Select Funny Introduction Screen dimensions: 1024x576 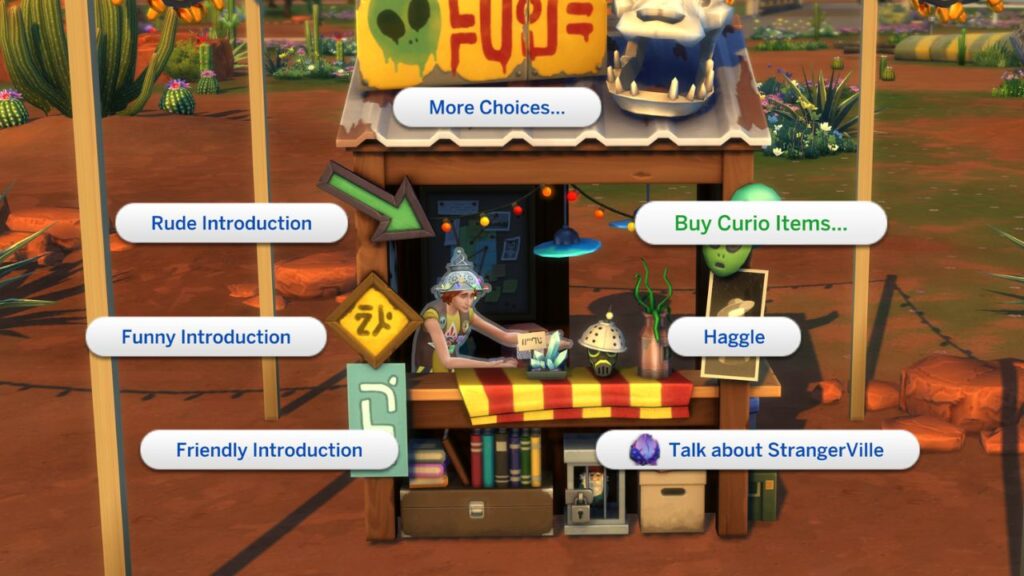click(206, 337)
